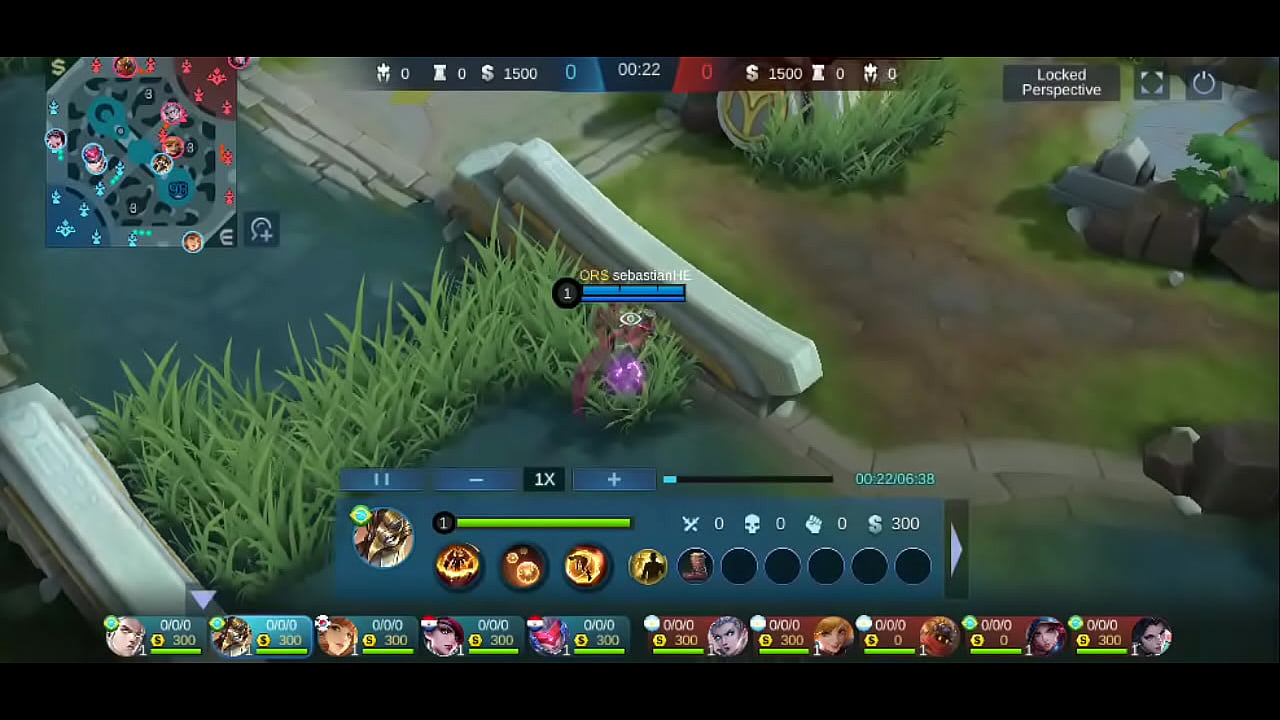The height and width of the screenshot is (720, 1280).
Task: Select the ultimate flame skill icon
Action: 584,566
